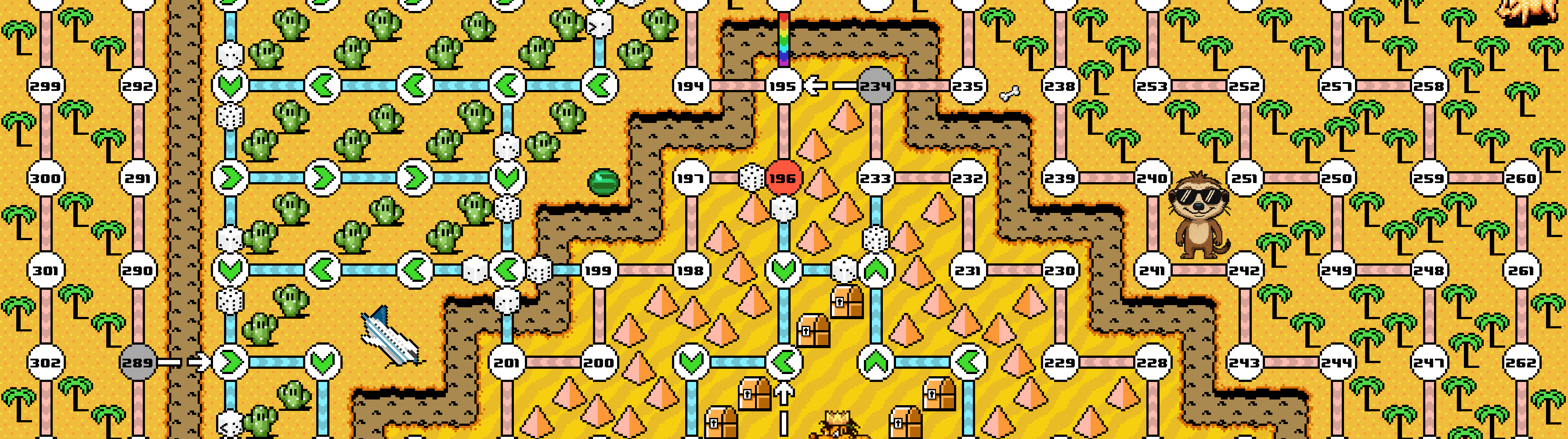Select the red level 196 node
This screenshot has width=1568, height=439.
pyautogui.click(x=783, y=178)
